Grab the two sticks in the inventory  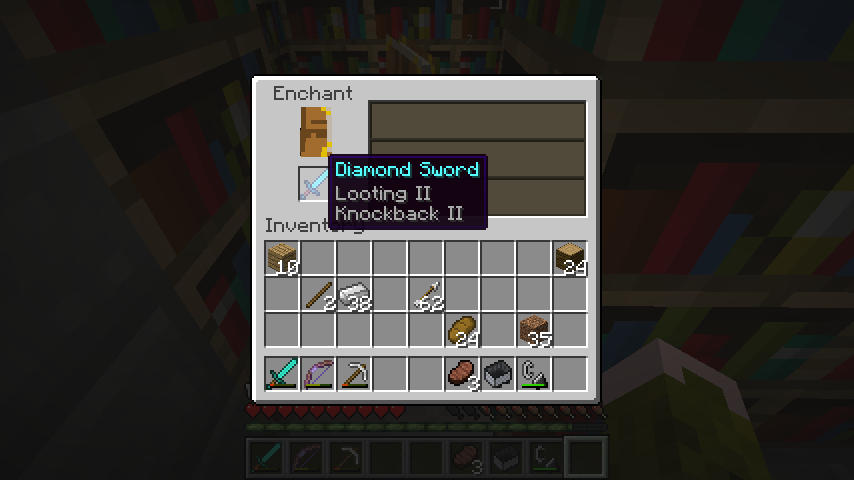point(319,295)
